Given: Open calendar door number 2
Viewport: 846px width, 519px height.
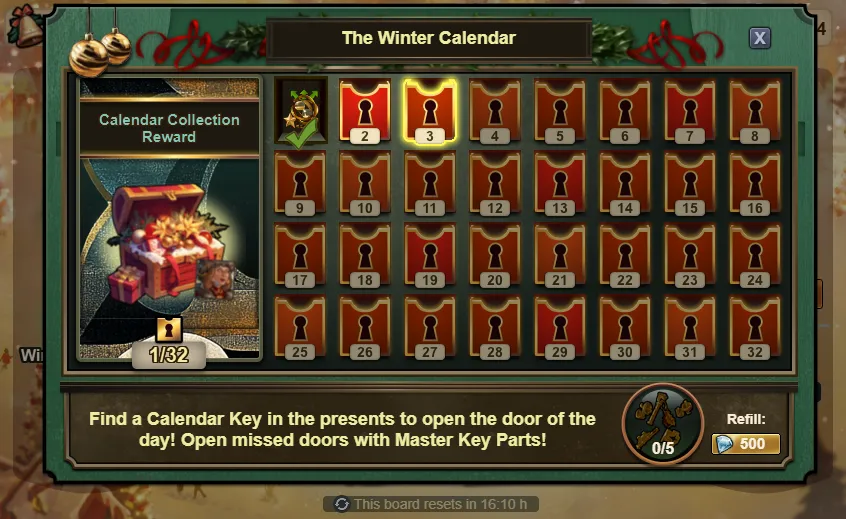Looking at the screenshot, I should (365, 110).
